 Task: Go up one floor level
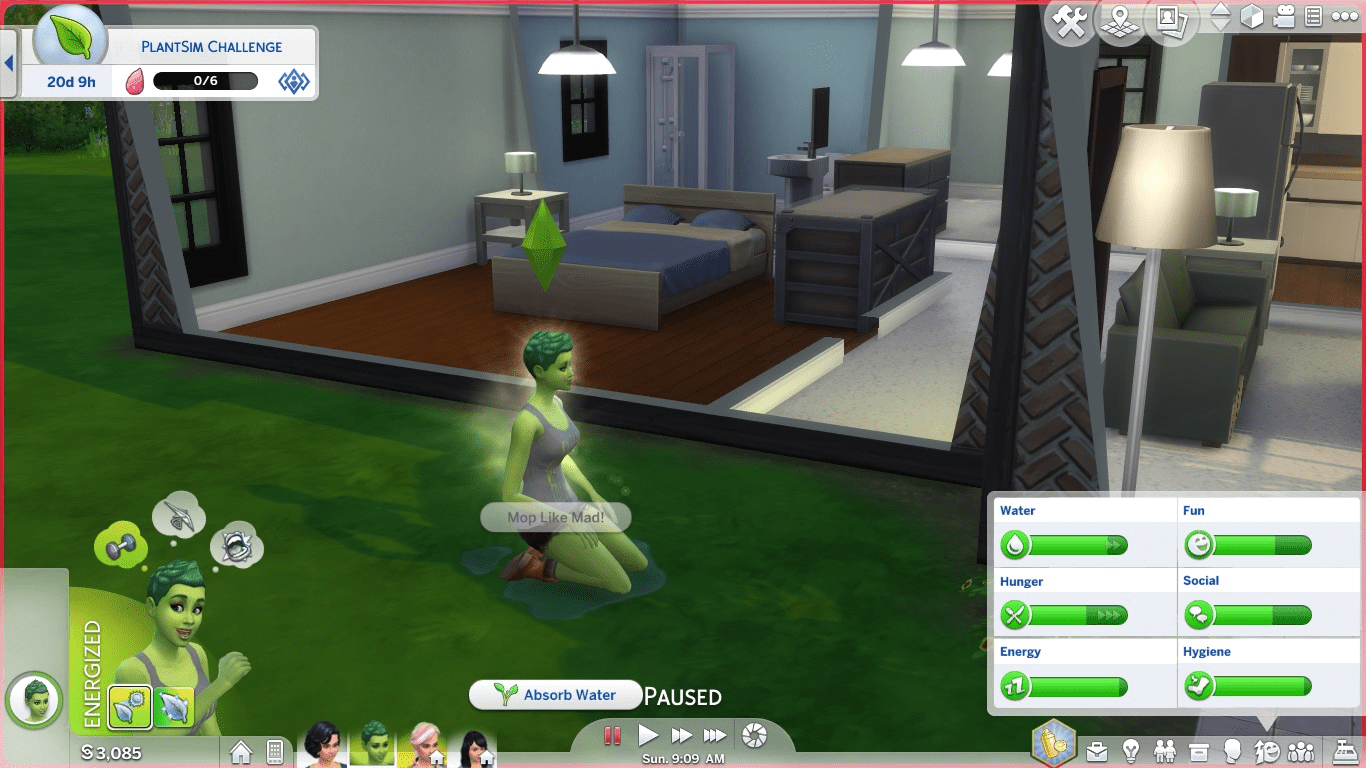point(1221,11)
